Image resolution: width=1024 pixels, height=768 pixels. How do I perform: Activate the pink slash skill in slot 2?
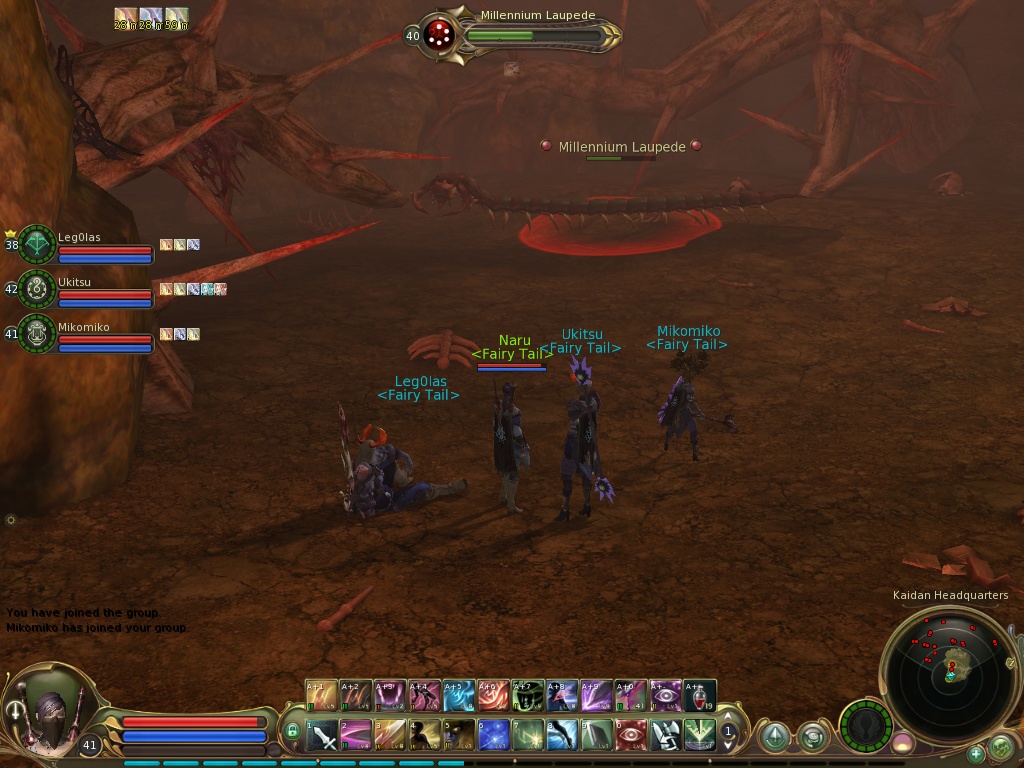(x=356, y=736)
